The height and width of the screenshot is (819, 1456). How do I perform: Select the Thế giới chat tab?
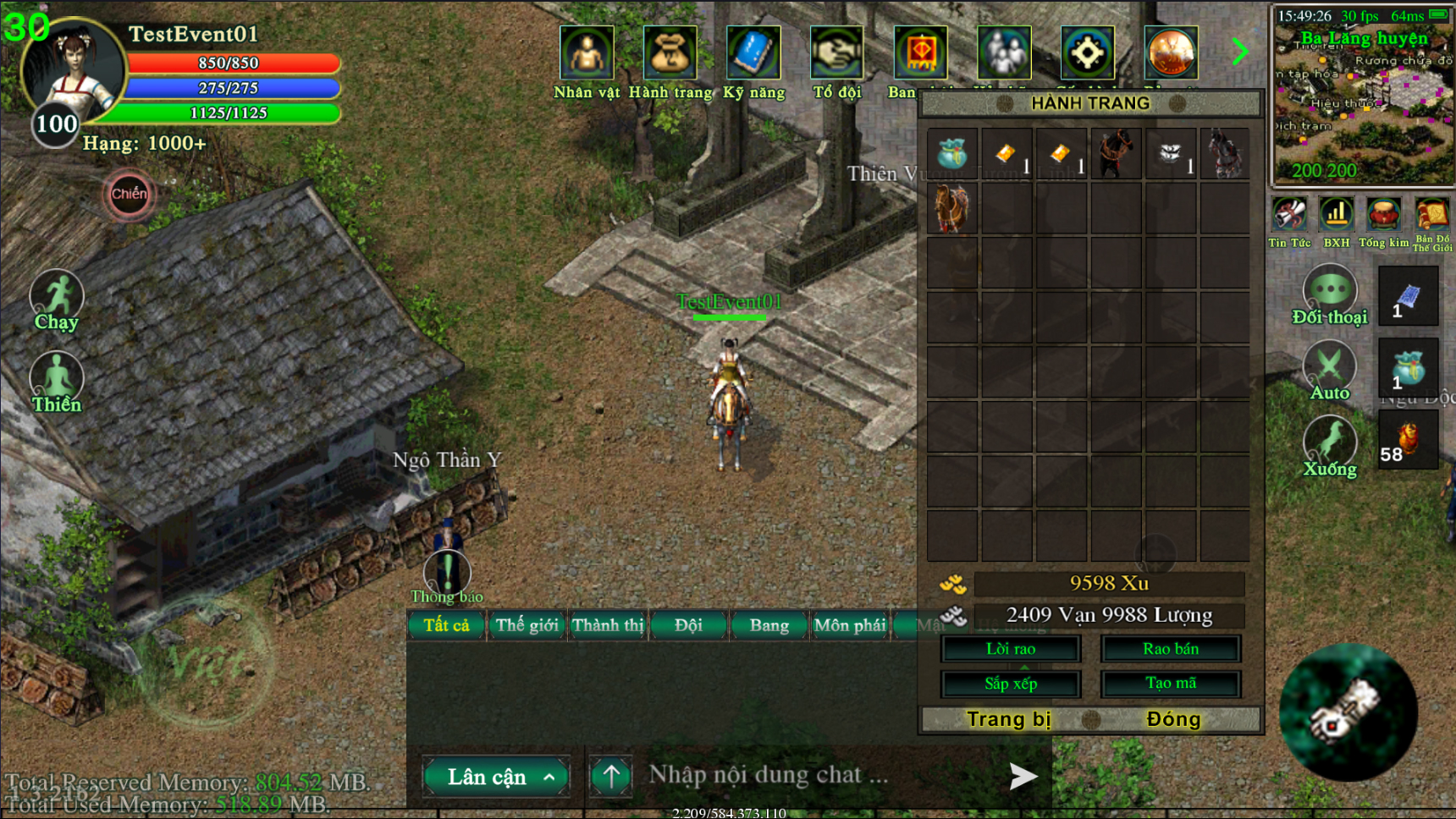527,625
